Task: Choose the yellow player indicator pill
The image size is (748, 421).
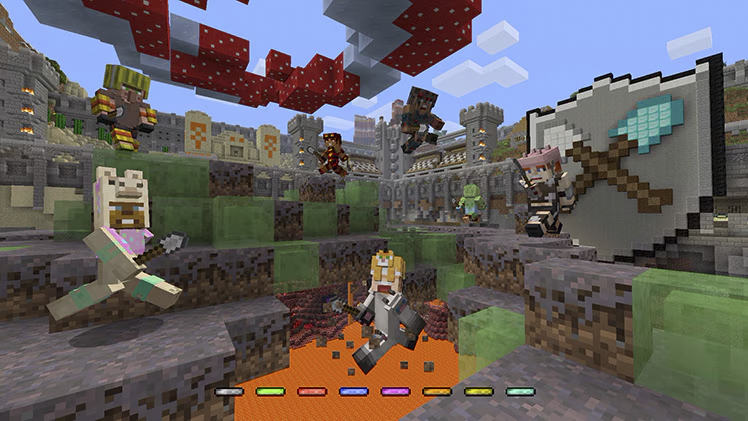Action: tap(478, 391)
